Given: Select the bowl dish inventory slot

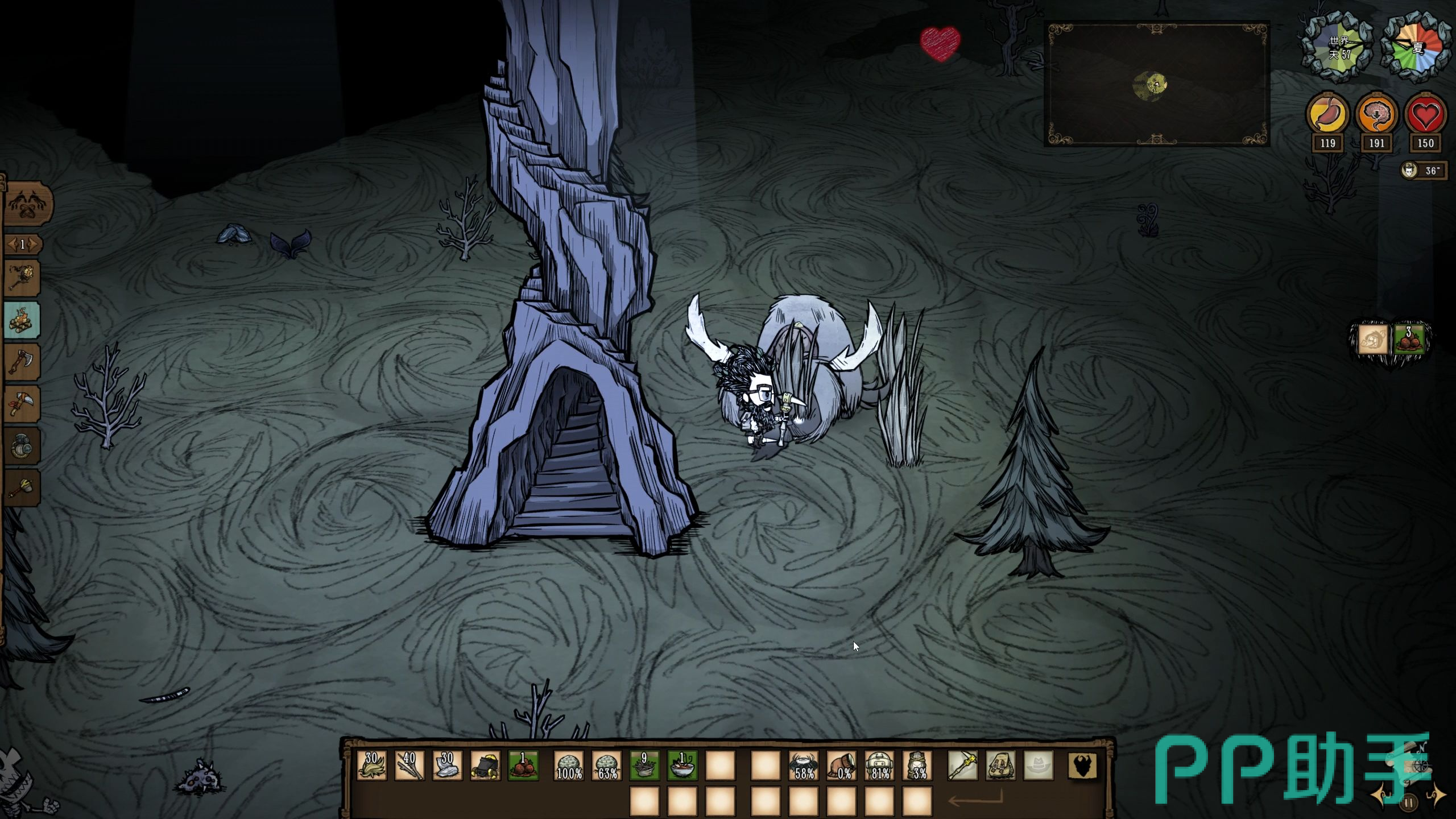Looking at the screenshot, I should click(682, 765).
